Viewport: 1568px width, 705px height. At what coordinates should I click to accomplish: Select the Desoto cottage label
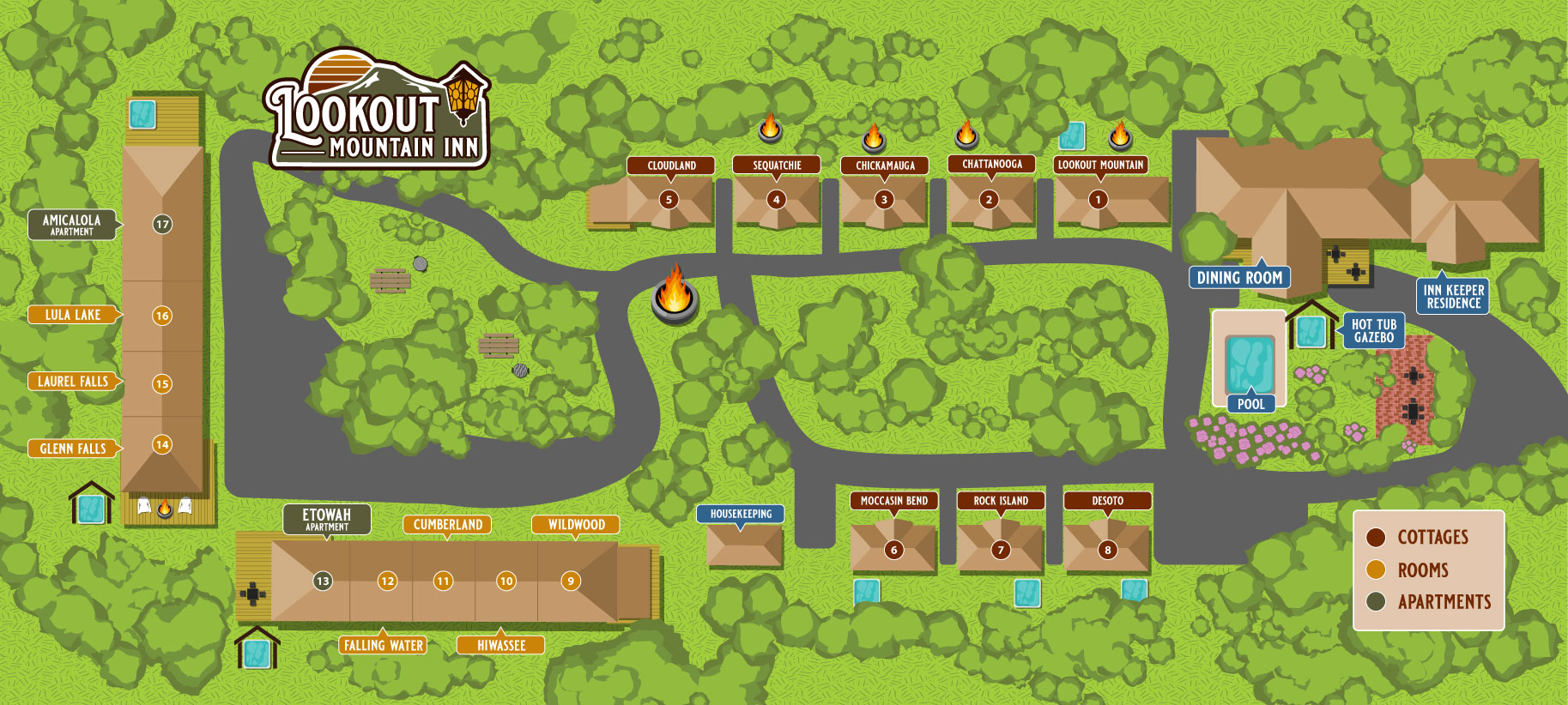point(1107,501)
